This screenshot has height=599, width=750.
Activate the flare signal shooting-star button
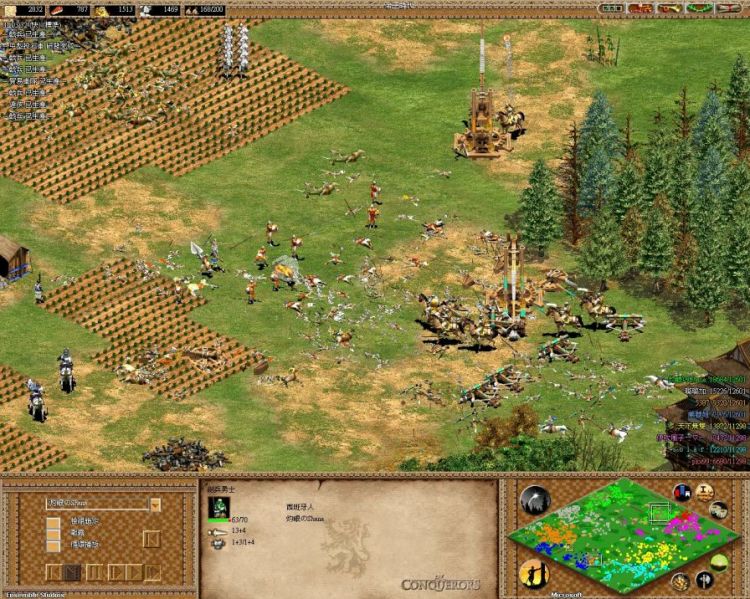tap(535, 500)
